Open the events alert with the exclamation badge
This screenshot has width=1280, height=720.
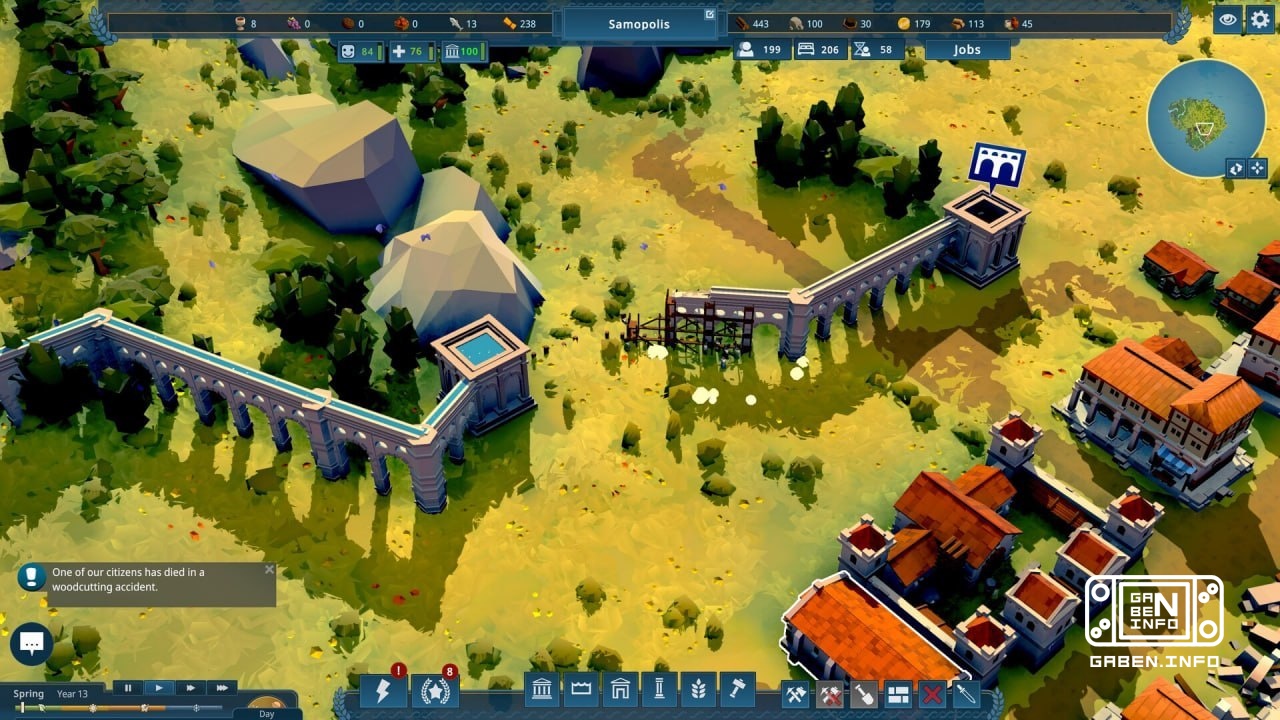pos(385,693)
